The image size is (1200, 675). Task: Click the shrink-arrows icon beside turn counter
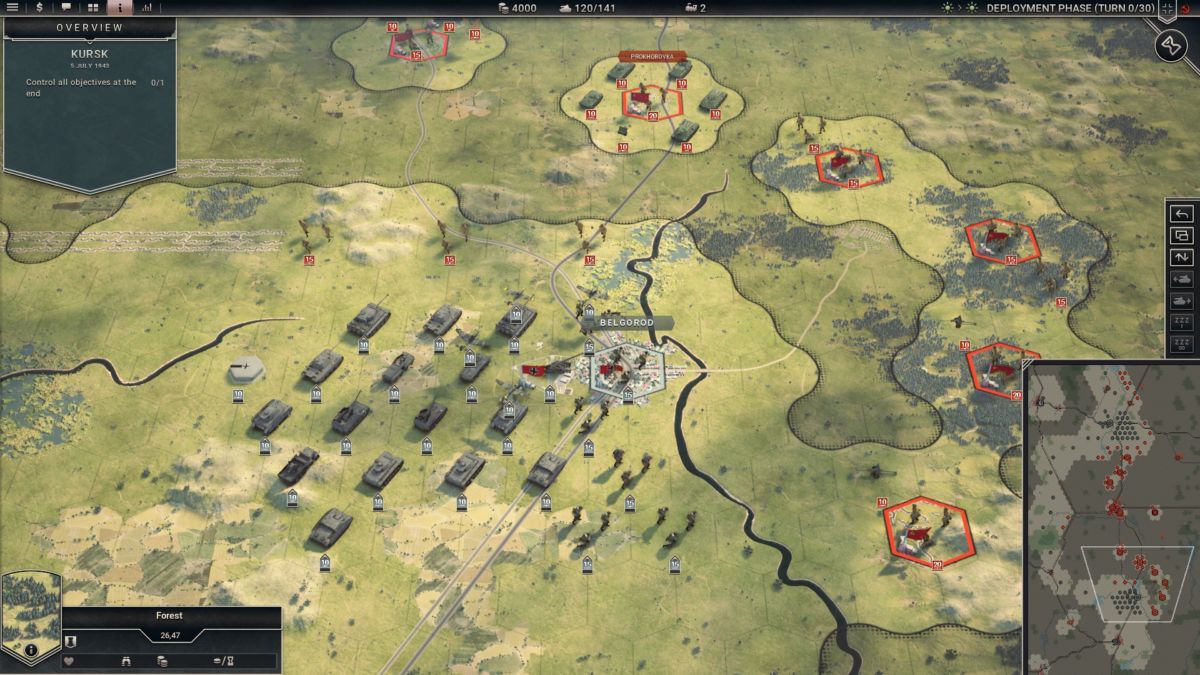(x=1169, y=8)
